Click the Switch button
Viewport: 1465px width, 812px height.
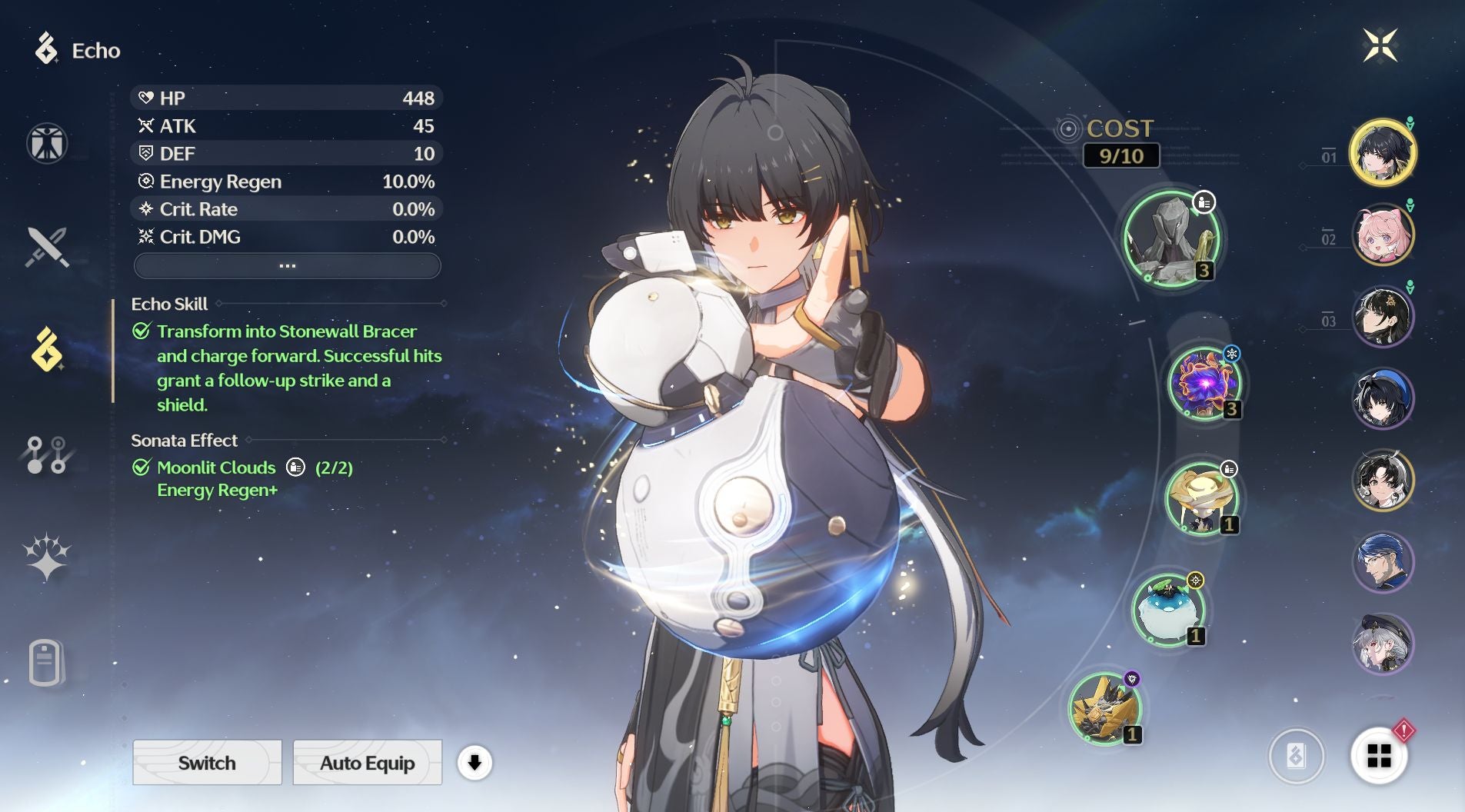tap(207, 763)
